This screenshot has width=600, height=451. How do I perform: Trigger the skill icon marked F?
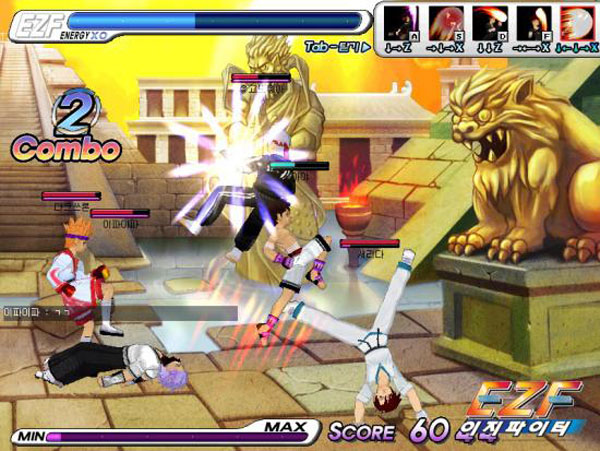532,23
